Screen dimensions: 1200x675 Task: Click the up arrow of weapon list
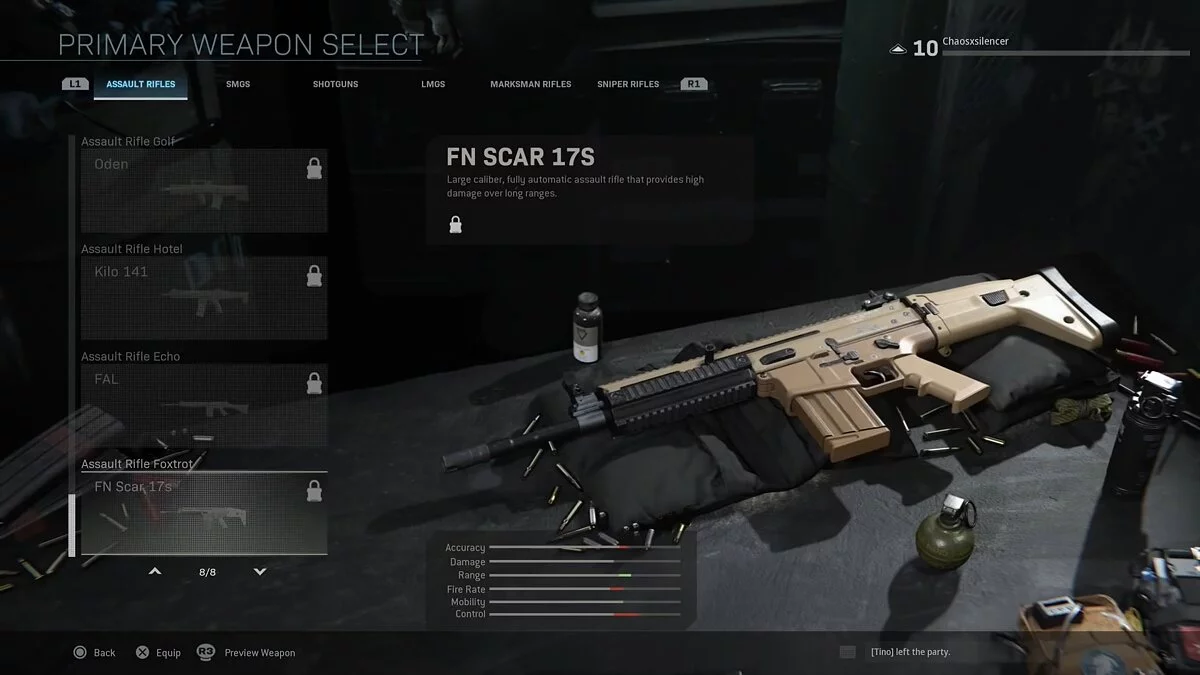click(x=155, y=572)
